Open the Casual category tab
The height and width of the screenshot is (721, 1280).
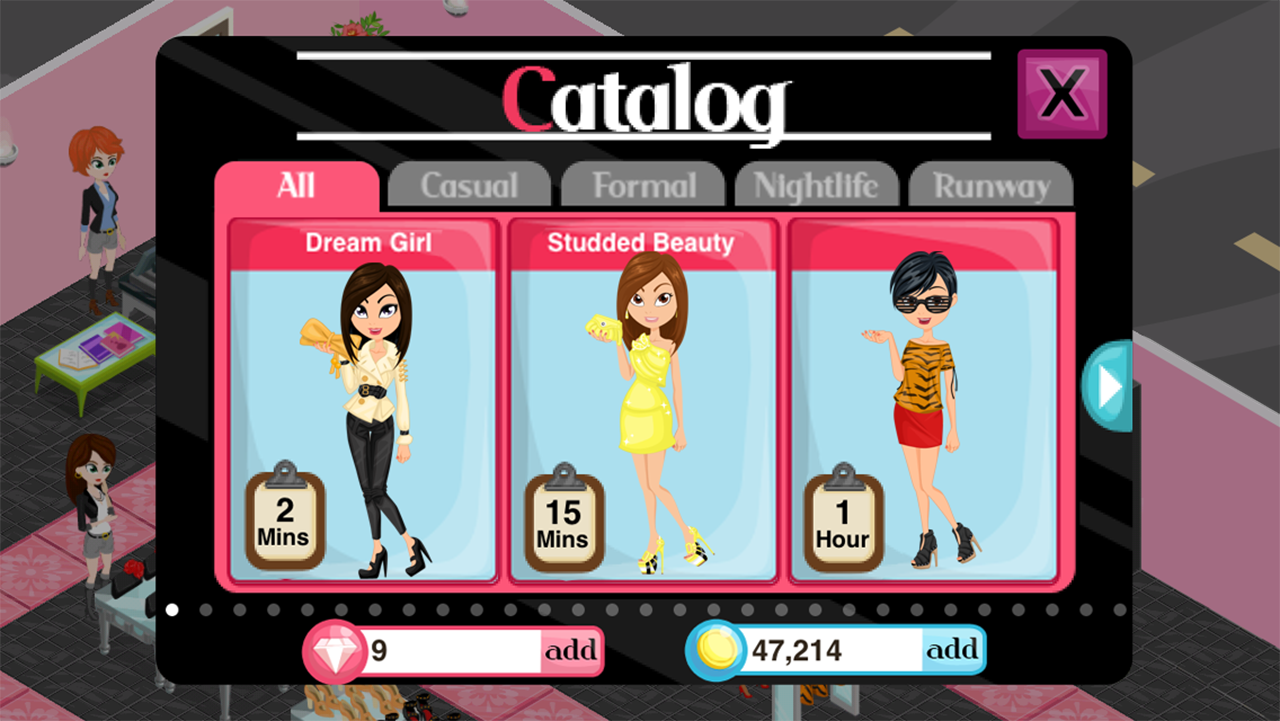pyautogui.click(x=469, y=186)
